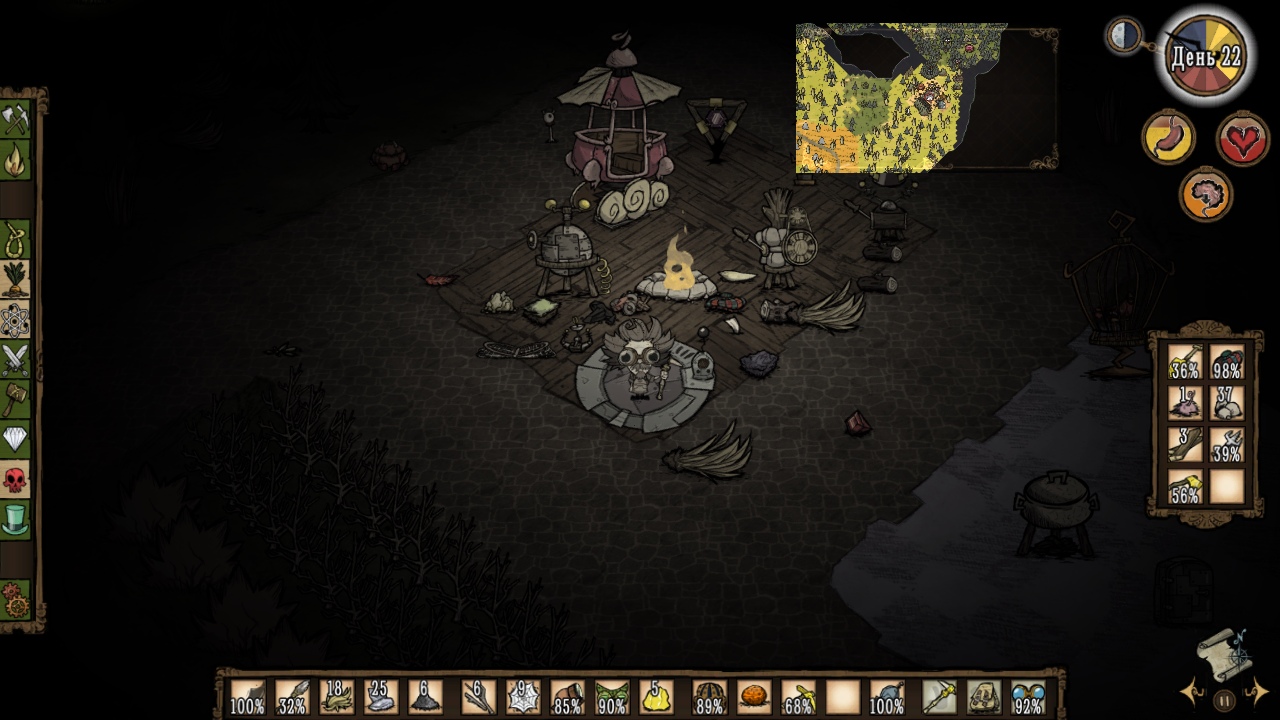Switch to the Dress top-hat tab
The width and height of the screenshot is (1280, 720).
16,520
